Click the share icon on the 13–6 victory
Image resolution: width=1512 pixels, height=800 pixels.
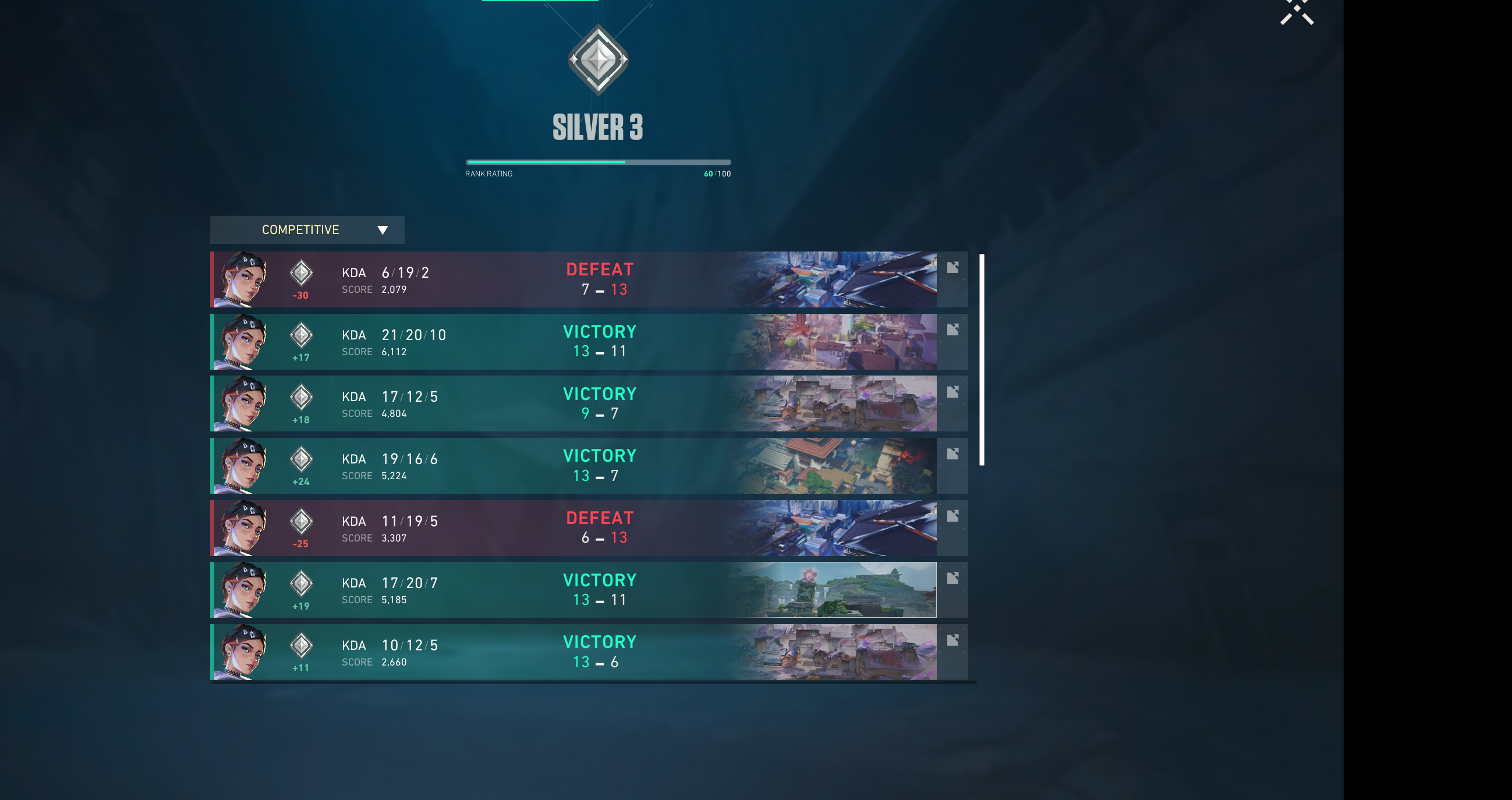tap(952, 640)
